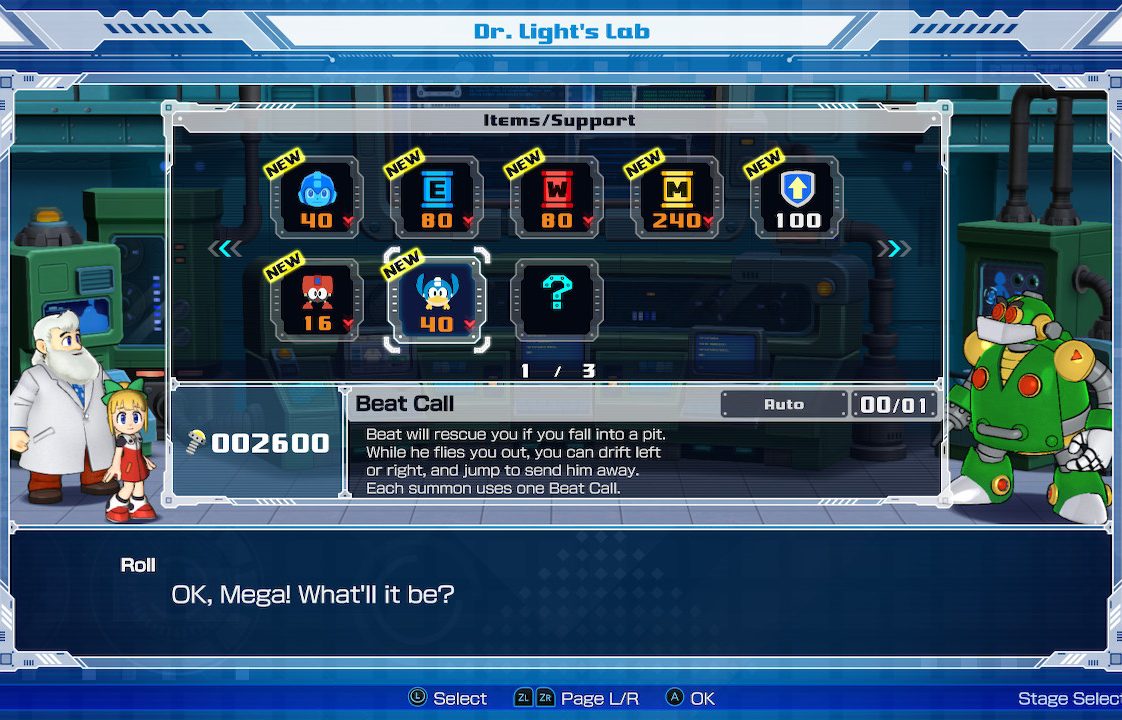The width and height of the screenshot is (1122, 720).
Task: Go to the next shop page arrow
Action: click(x=893, y=249)
